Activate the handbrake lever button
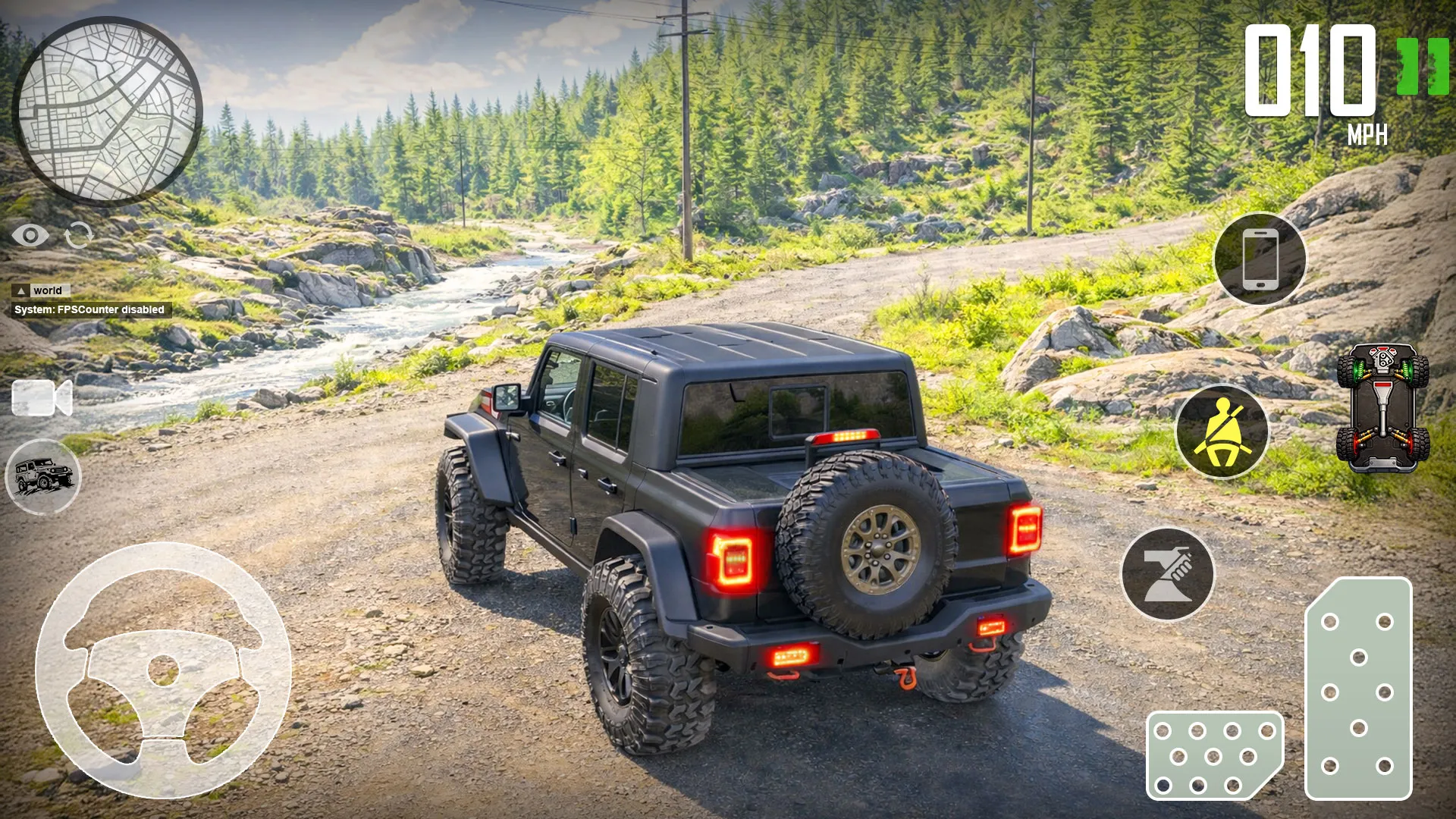Screen dimensions: 1456x819 (x=1167, y=574)
